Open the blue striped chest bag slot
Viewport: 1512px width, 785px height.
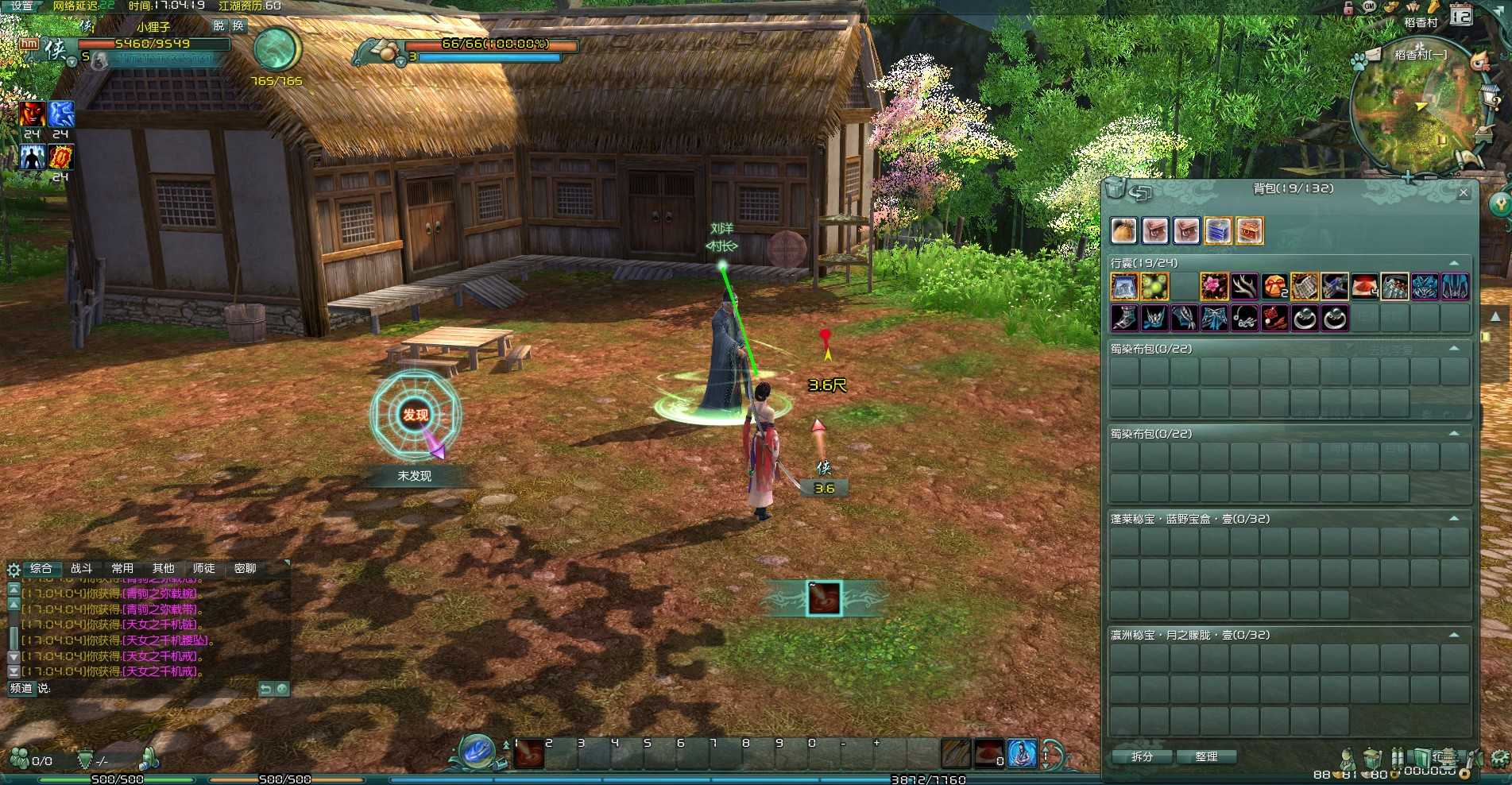coord(1217,231)
